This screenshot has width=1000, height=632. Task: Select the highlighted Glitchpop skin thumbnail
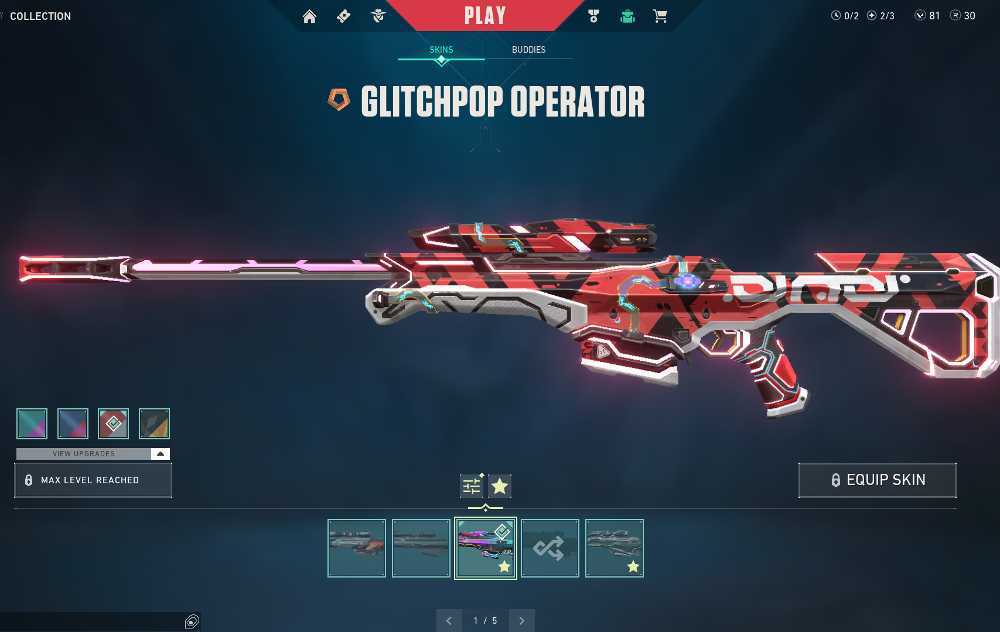pyautogui.click(x=485, y=547)
